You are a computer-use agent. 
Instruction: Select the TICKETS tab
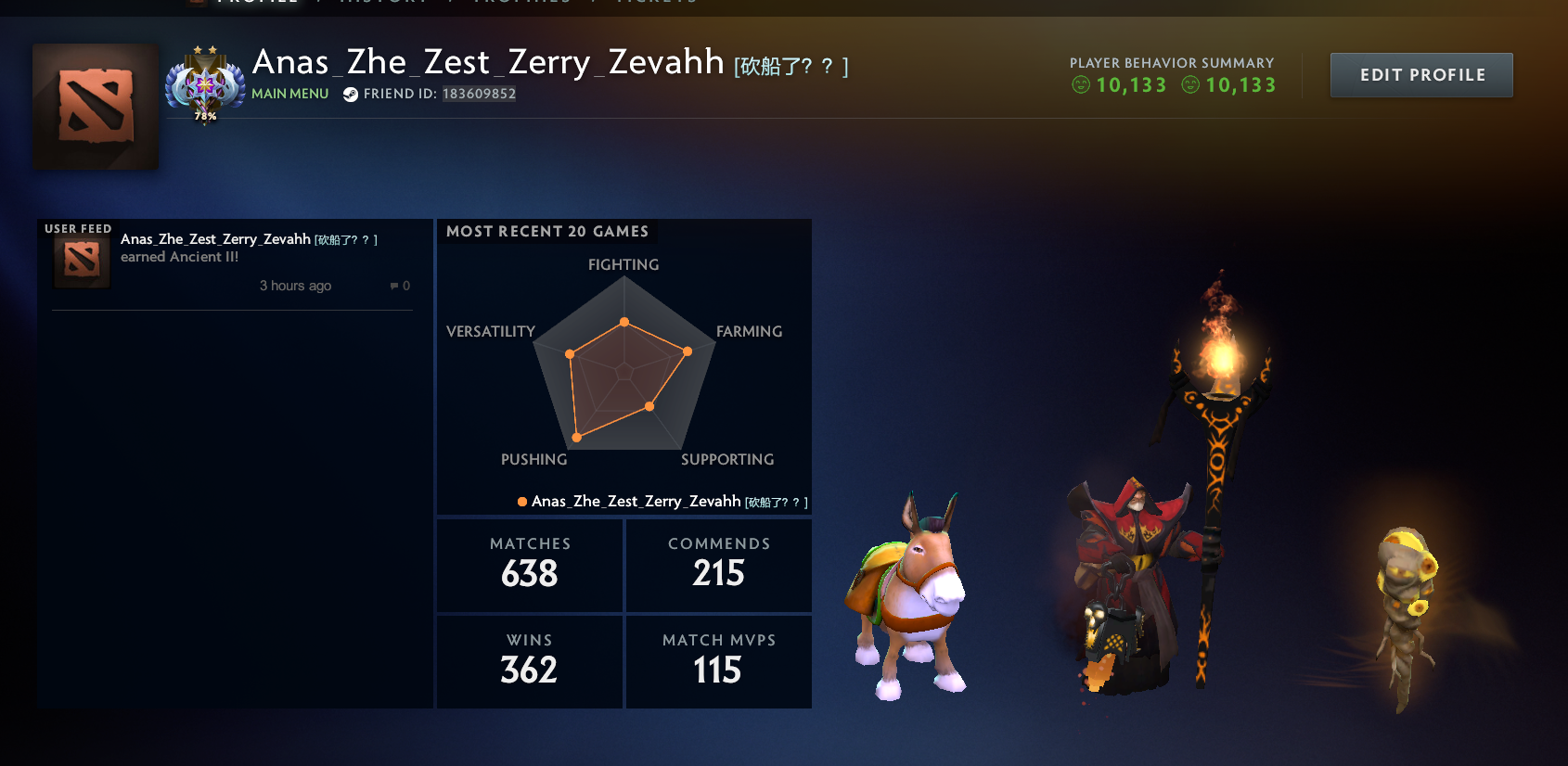(x=657, y=3)
